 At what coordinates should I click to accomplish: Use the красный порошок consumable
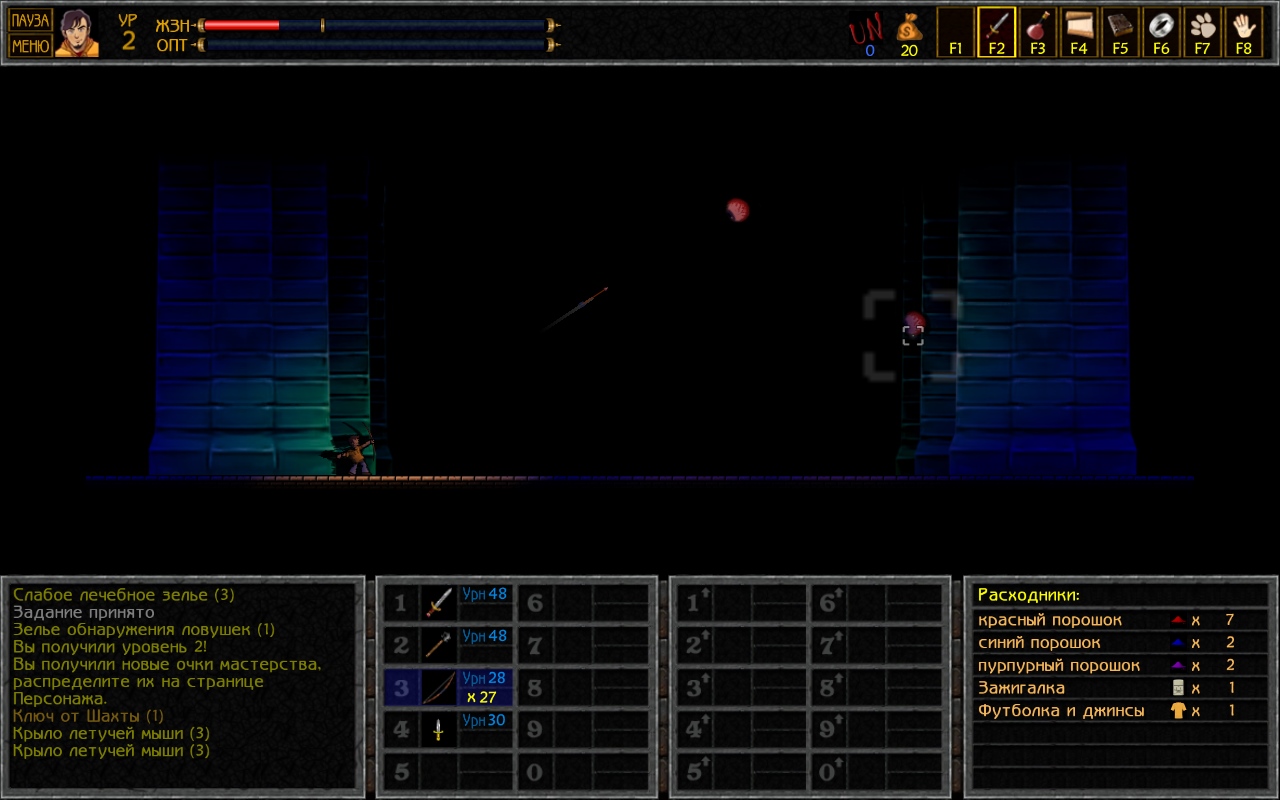pyautogui.click(x=1050, y=620)
